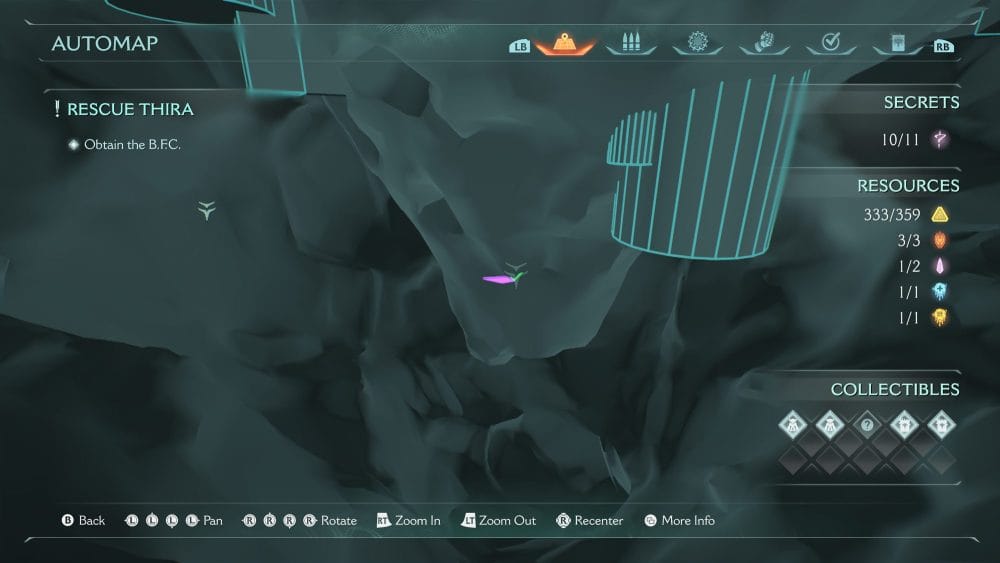Show the book codex tab

[x=895, y=43]
